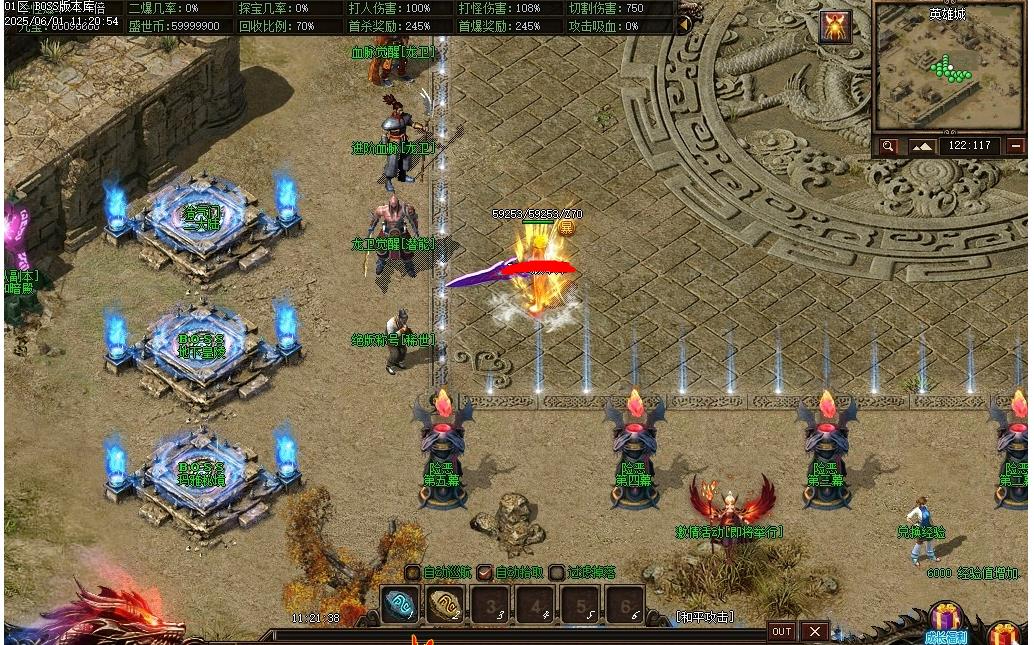Toggle the 过滤掉落 drop filter checkbox
The image size is (1034, 645).
point(556,573)
